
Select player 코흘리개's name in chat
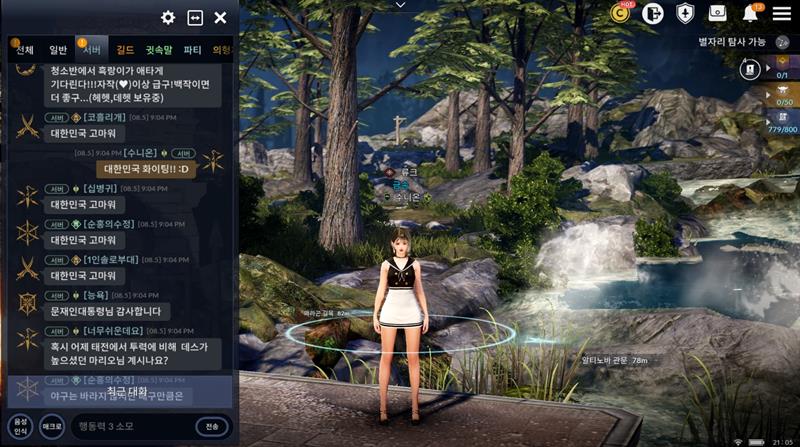(107, 117)
